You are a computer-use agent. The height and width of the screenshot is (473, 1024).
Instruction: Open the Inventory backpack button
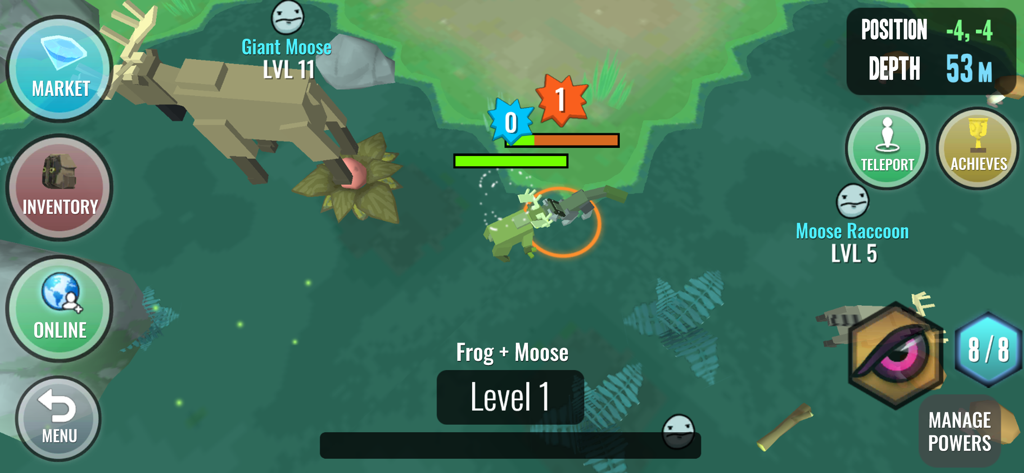point(59,188)
